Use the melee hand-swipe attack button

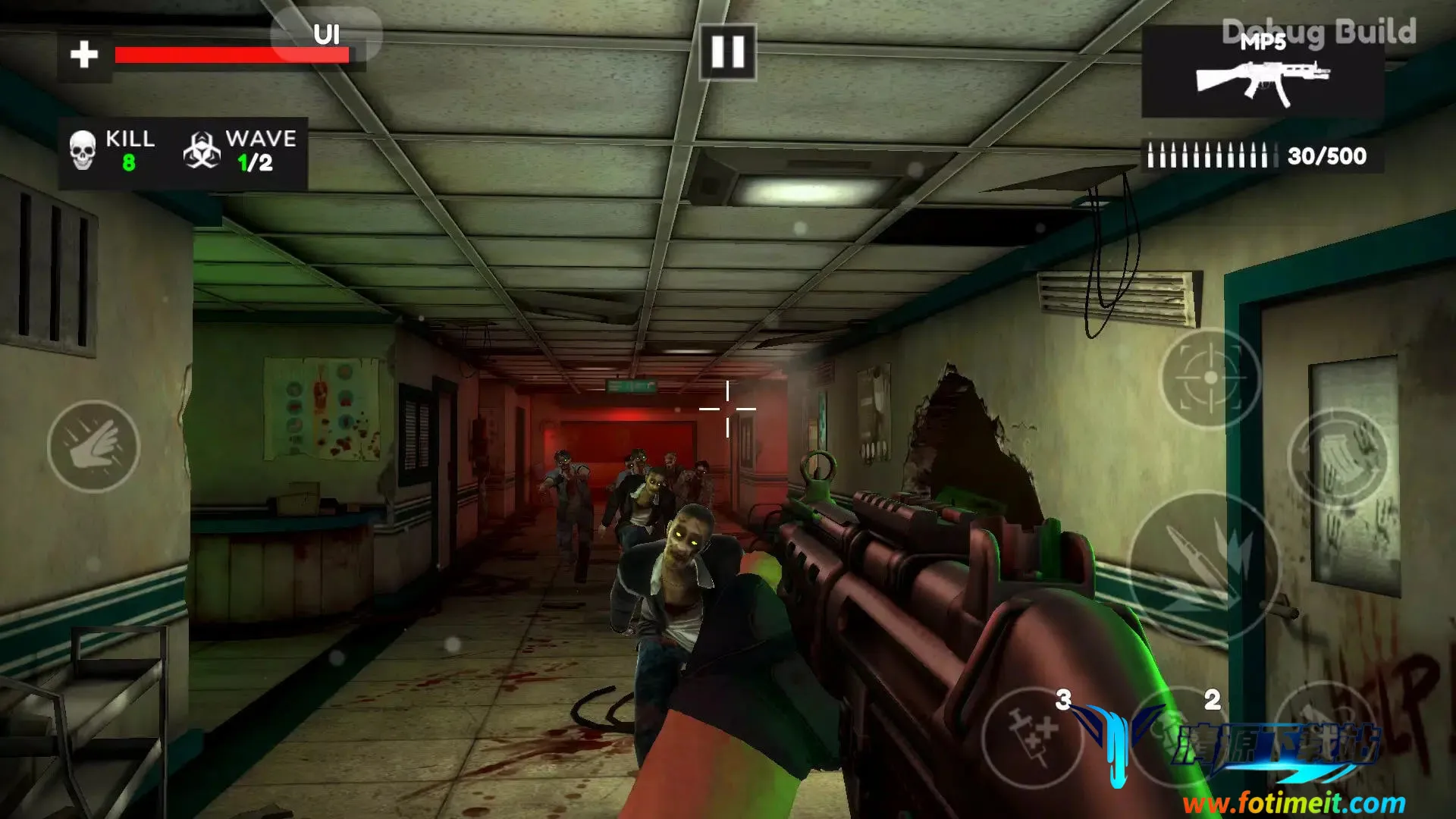tap(93, 447)
